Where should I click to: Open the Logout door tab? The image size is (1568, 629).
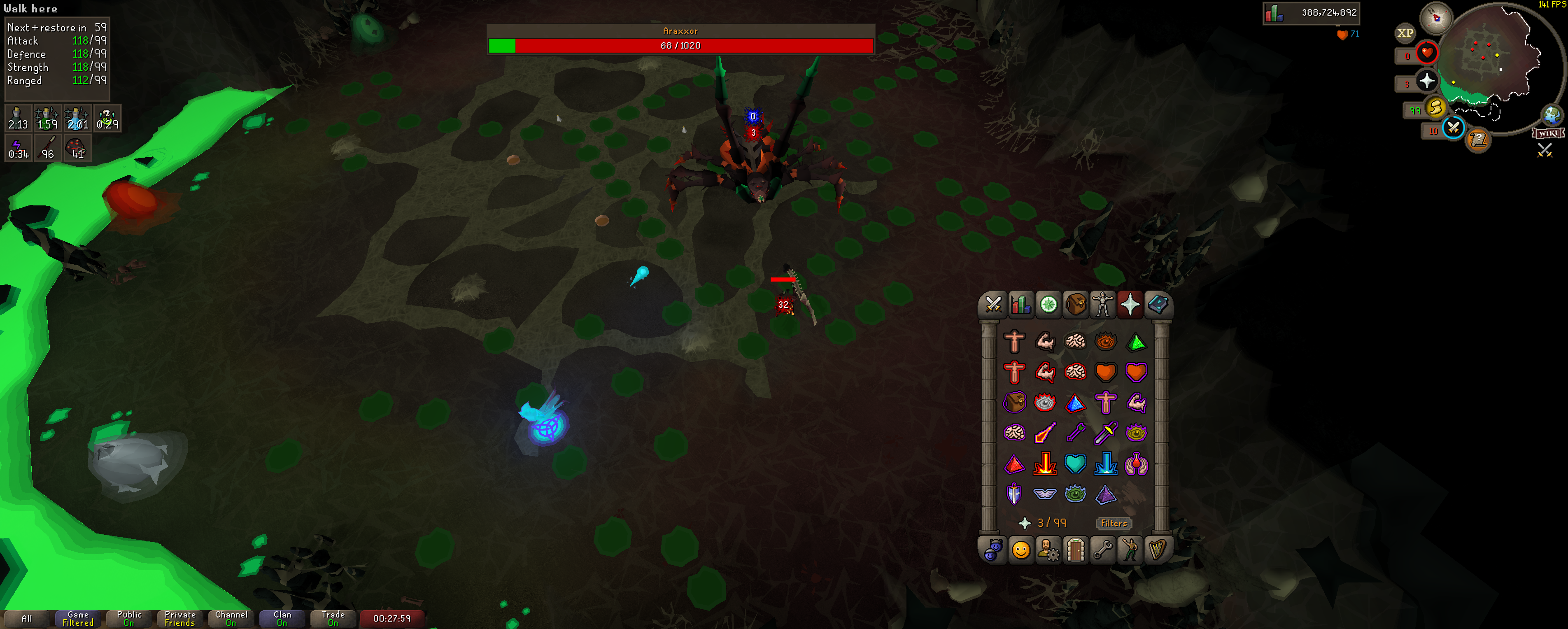(1076, 550)
